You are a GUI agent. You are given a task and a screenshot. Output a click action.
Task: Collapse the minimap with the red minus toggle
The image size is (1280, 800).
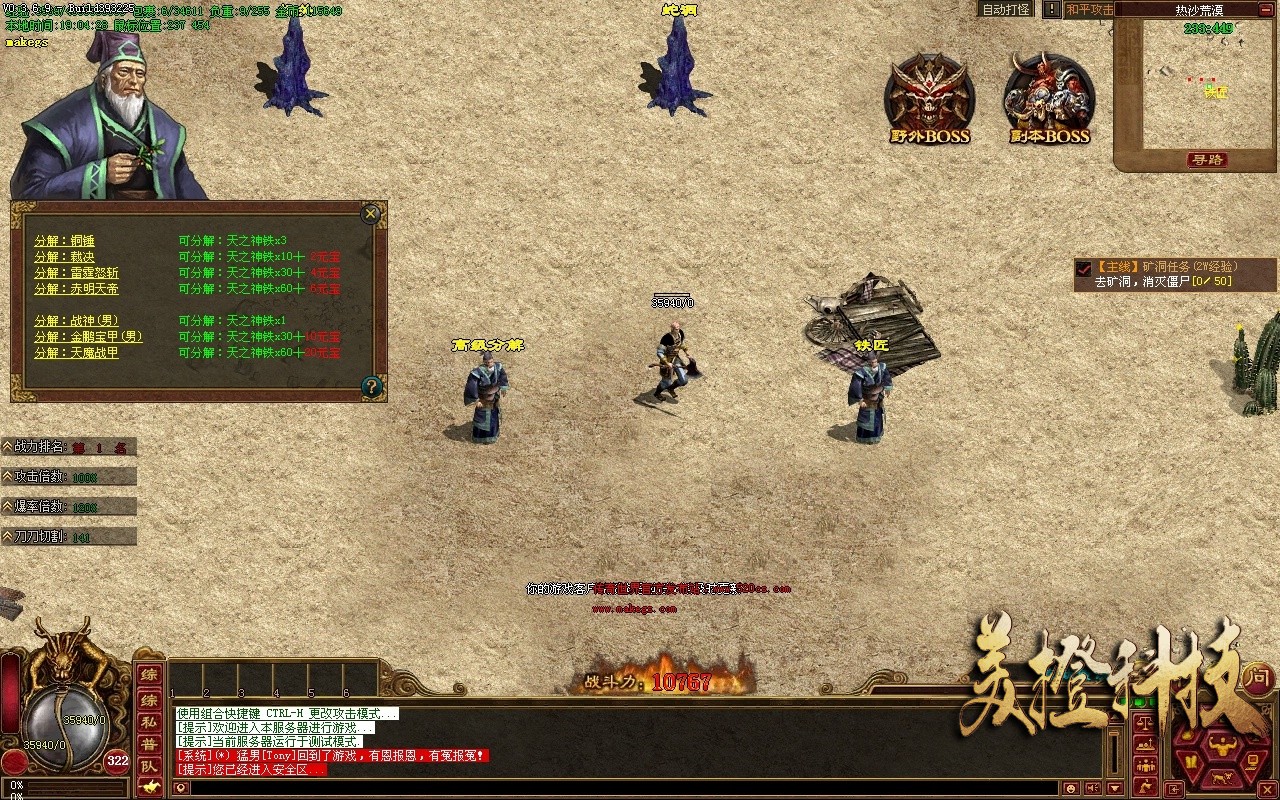pyautogui.click(x=1266, y=10)
